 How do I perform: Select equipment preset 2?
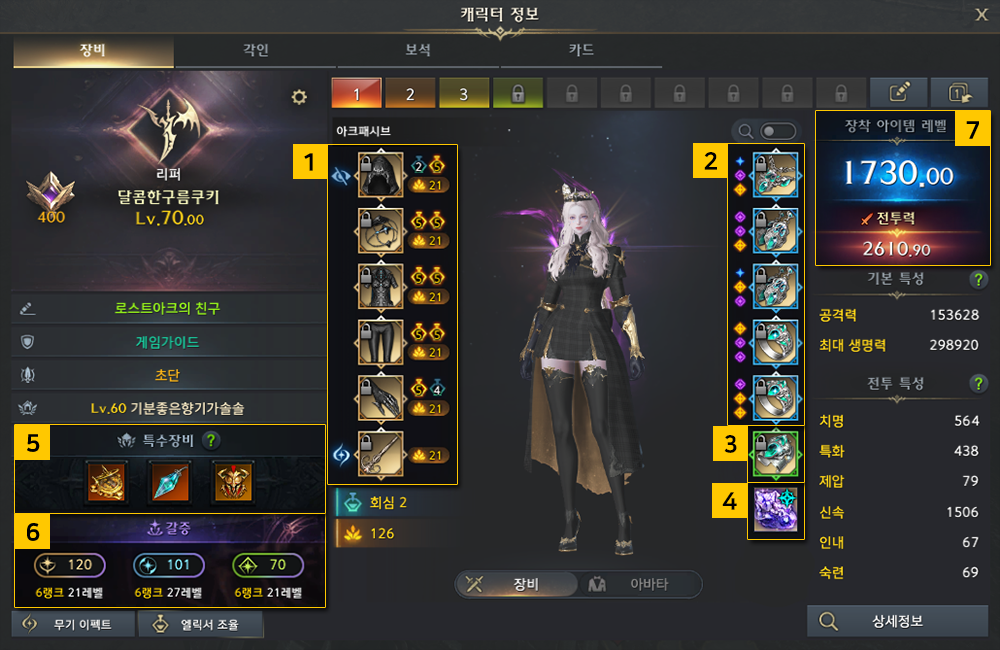410,93
